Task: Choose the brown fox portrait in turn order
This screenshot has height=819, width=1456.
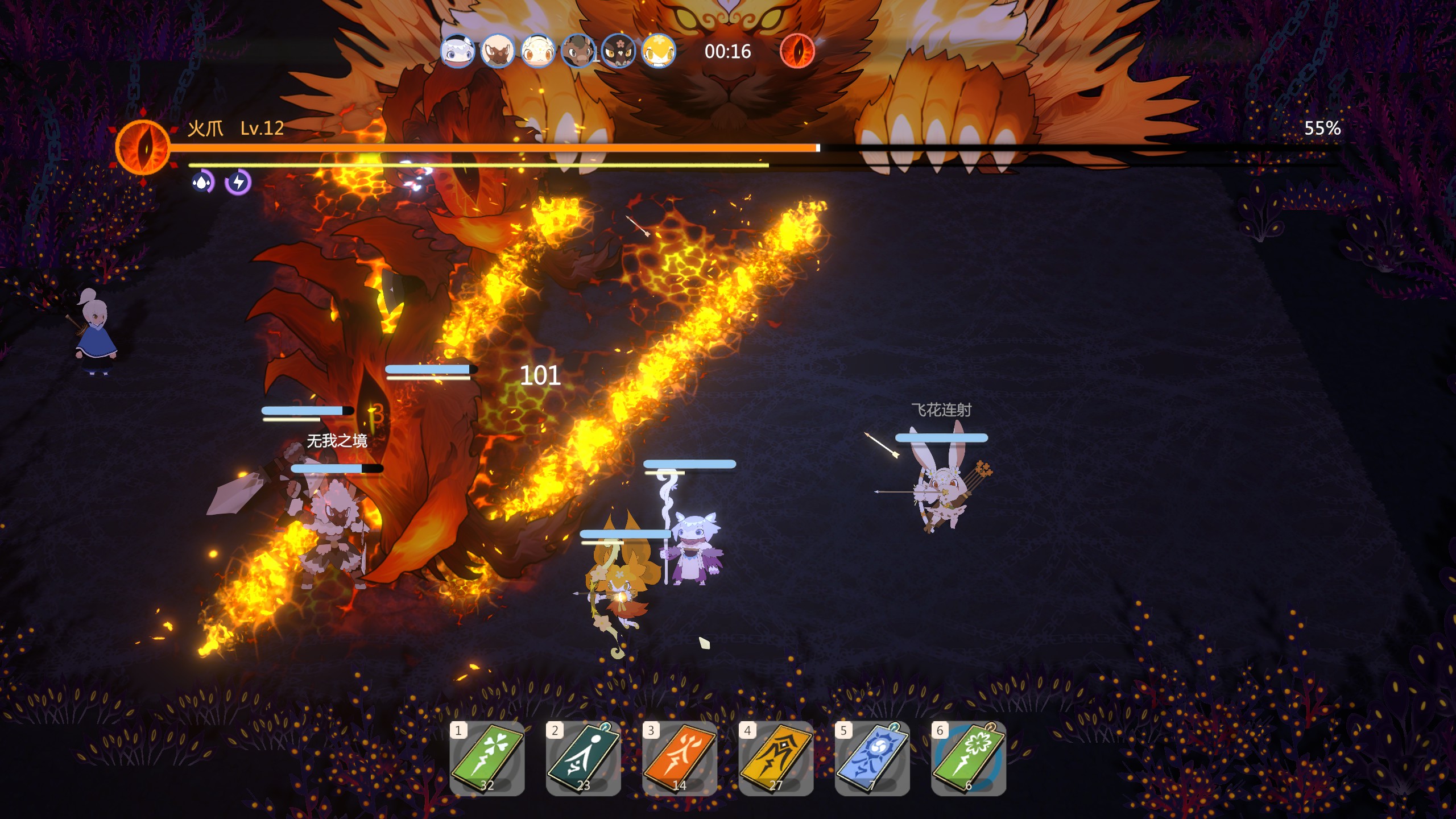Action: click(x=497, y=51)
